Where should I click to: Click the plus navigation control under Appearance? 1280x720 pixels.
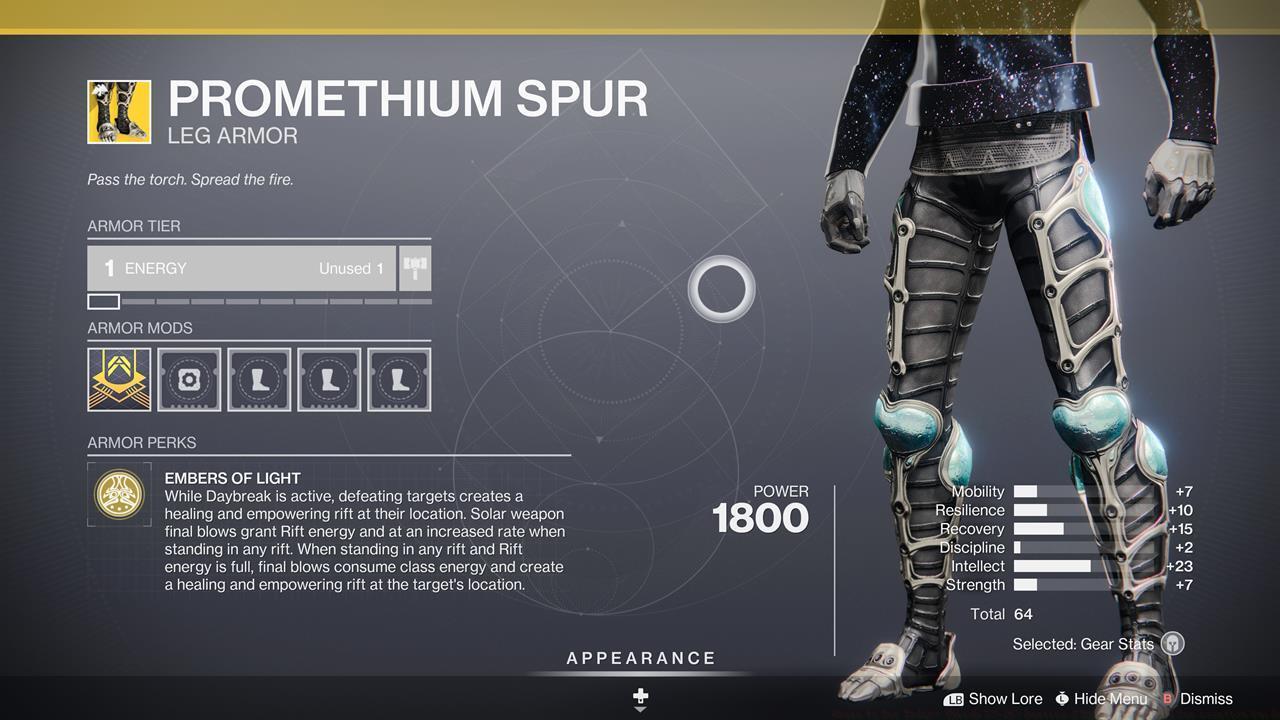pos(640,695)
